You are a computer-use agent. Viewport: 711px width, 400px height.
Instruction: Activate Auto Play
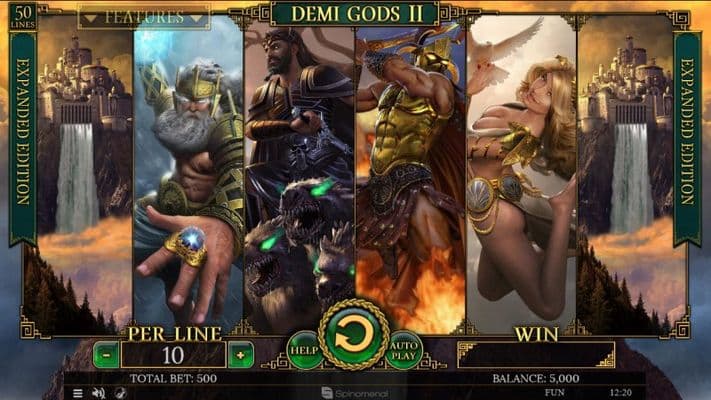pyautogui.click(x=403, y=349)
